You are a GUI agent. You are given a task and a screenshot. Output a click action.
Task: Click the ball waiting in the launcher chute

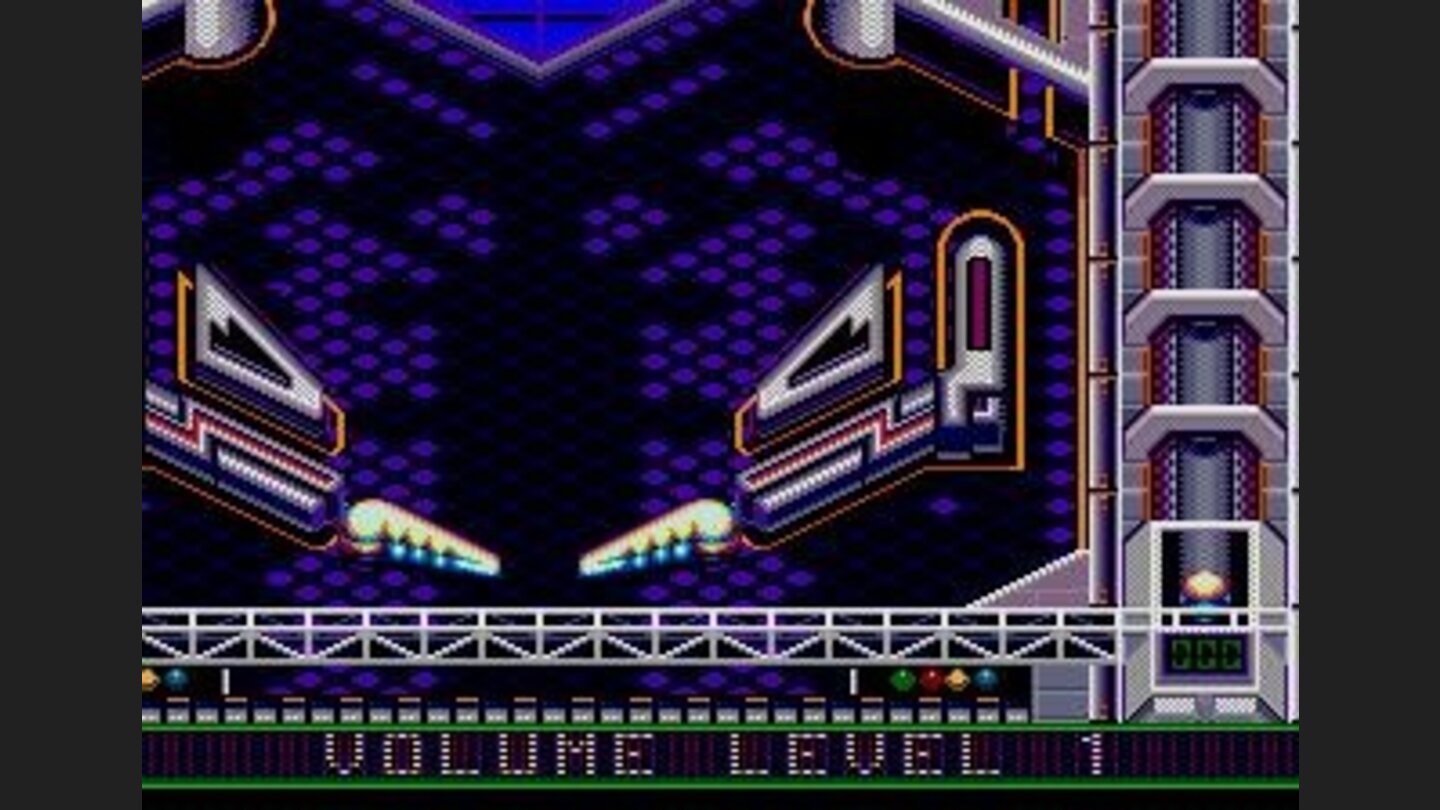[x=1205, y=583]
